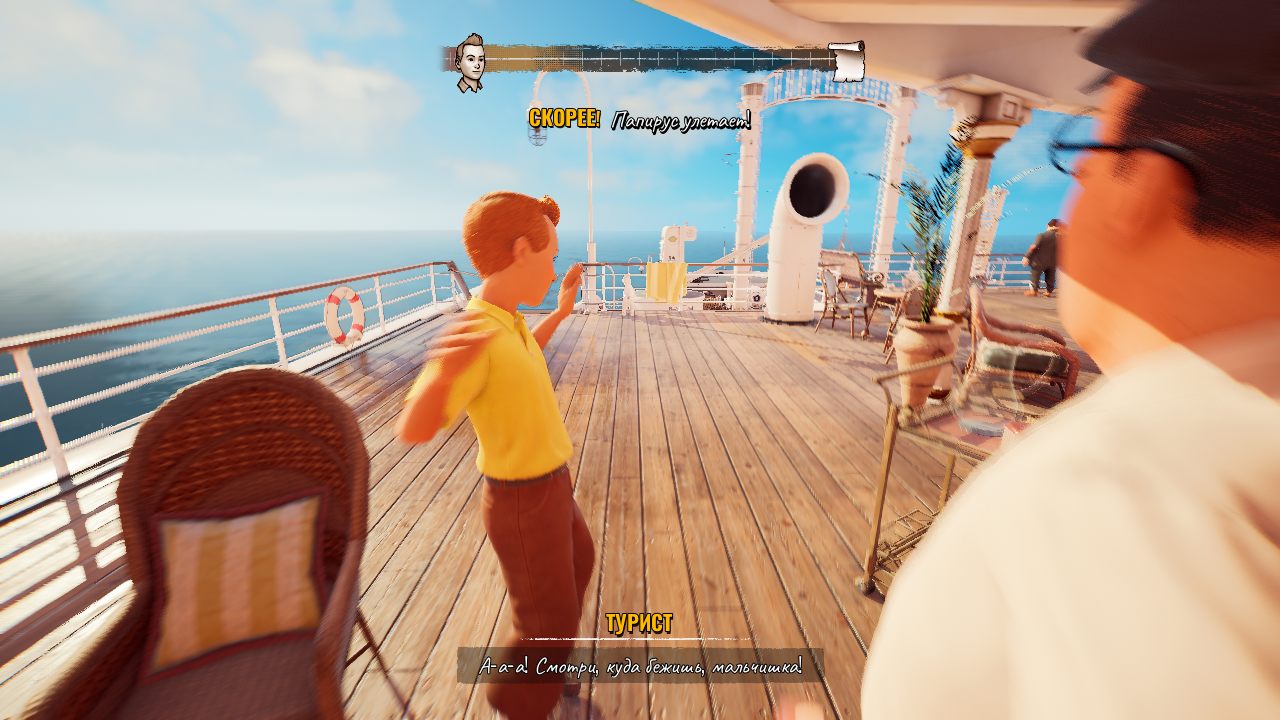Select the 'СКОРЕЕ! Папирус улетает!' objective
1280x720 pixels.
[x=640, y=121]
